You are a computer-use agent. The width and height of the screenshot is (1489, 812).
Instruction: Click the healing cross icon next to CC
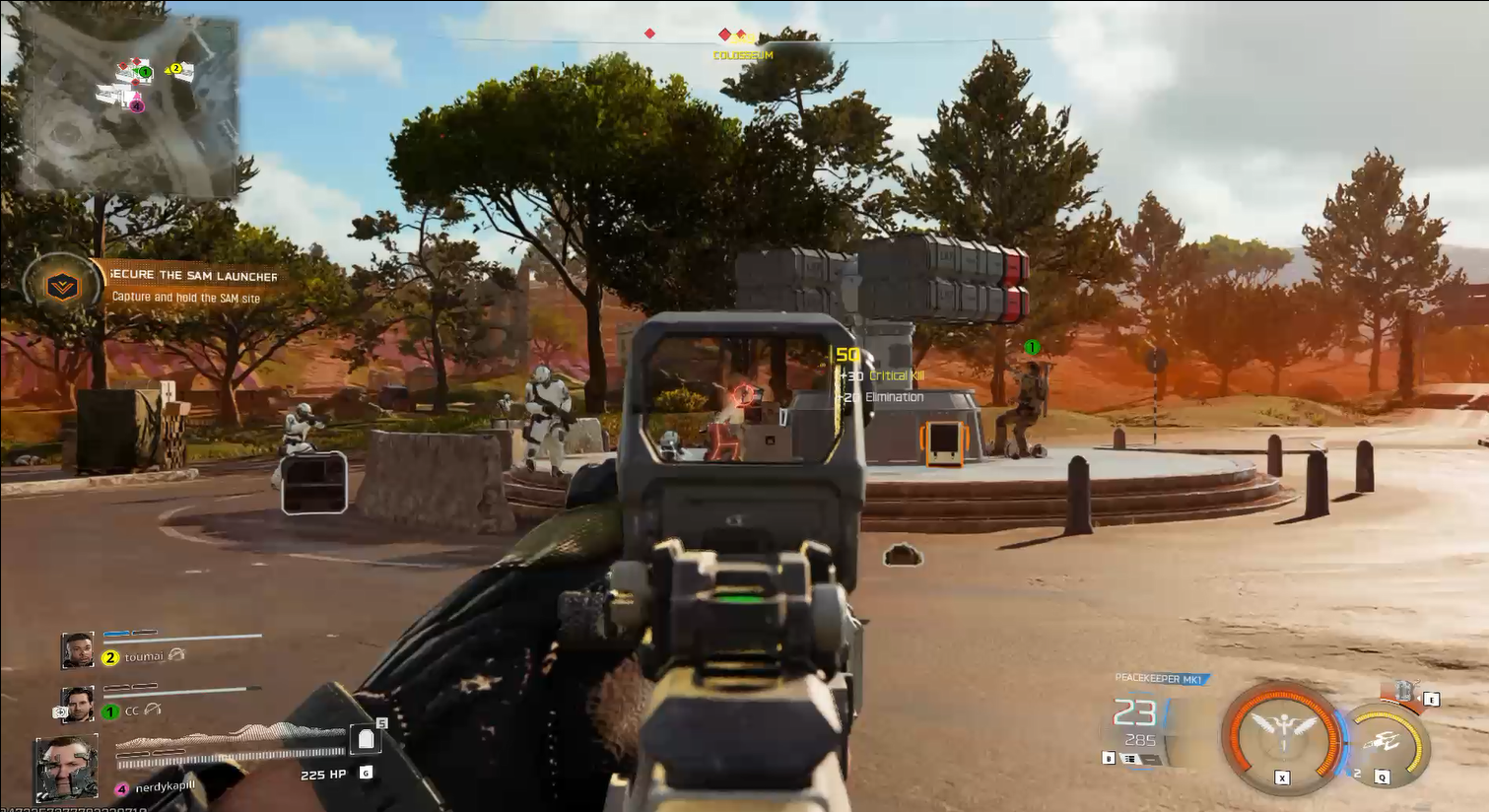click(x=58, y=711)
